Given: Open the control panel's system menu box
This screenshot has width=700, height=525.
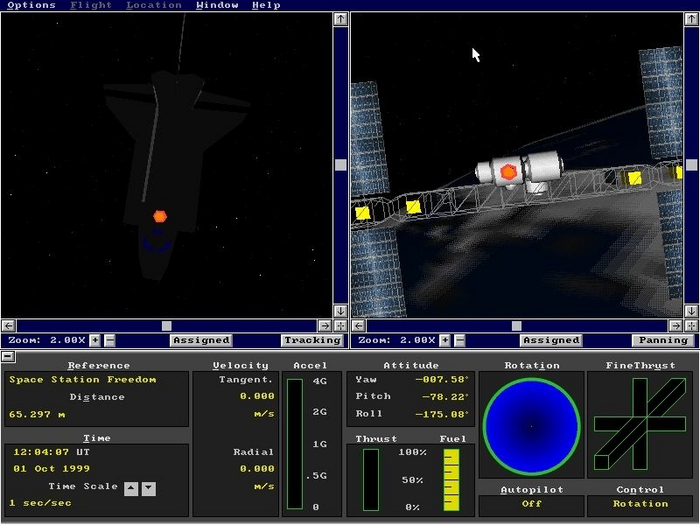Looking at the screenshot, I should click(x=7, y=356).
